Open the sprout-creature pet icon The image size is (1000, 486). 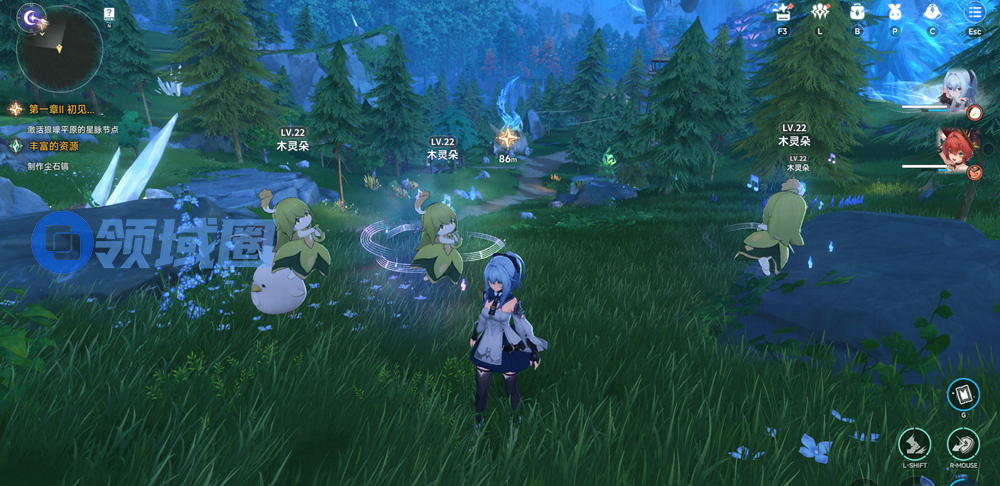895,12
